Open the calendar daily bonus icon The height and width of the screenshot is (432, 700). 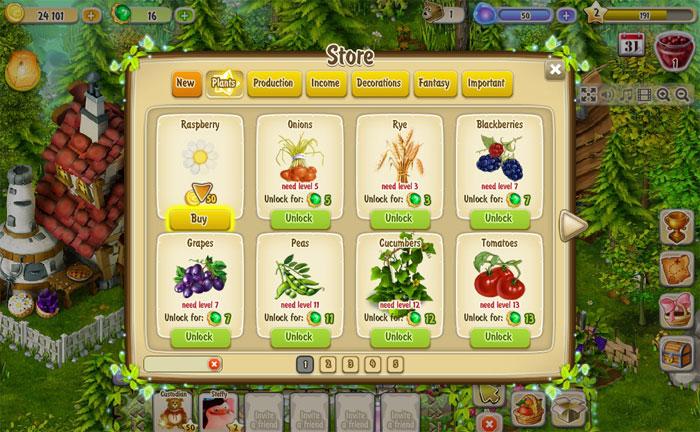coord(632,45)
